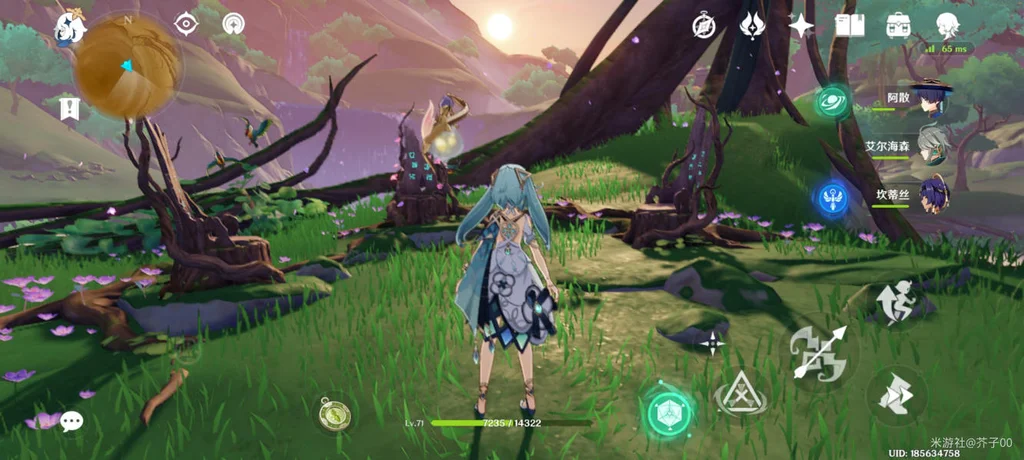Open the Paimon main menu
Image resolution: width=1024 pixels, height=460 pixels.
click(69, 27)
